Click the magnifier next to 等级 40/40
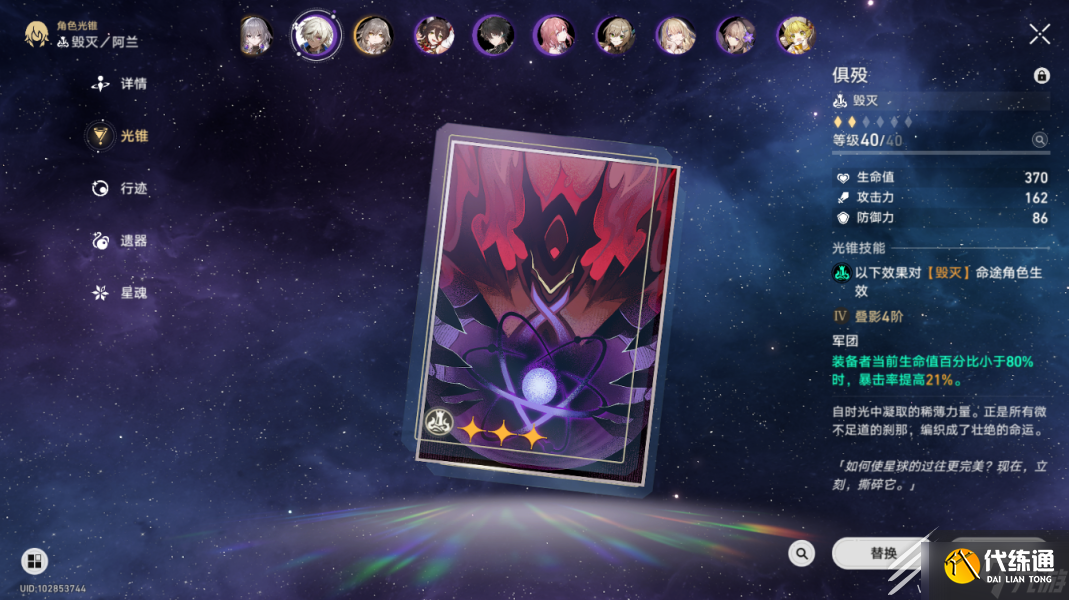 (x=1040, y=141)
